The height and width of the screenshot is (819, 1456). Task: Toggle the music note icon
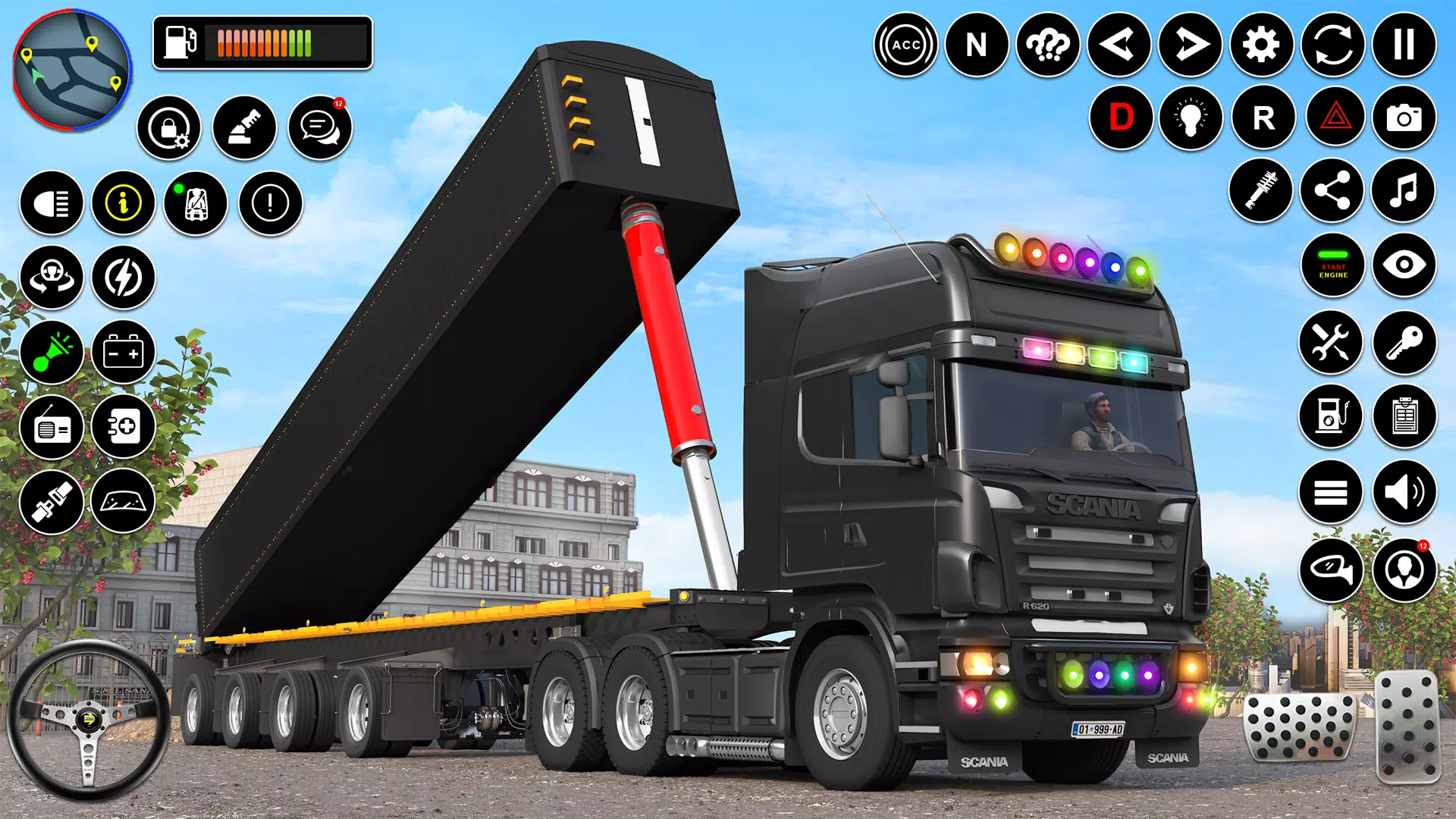(1404, 190)
